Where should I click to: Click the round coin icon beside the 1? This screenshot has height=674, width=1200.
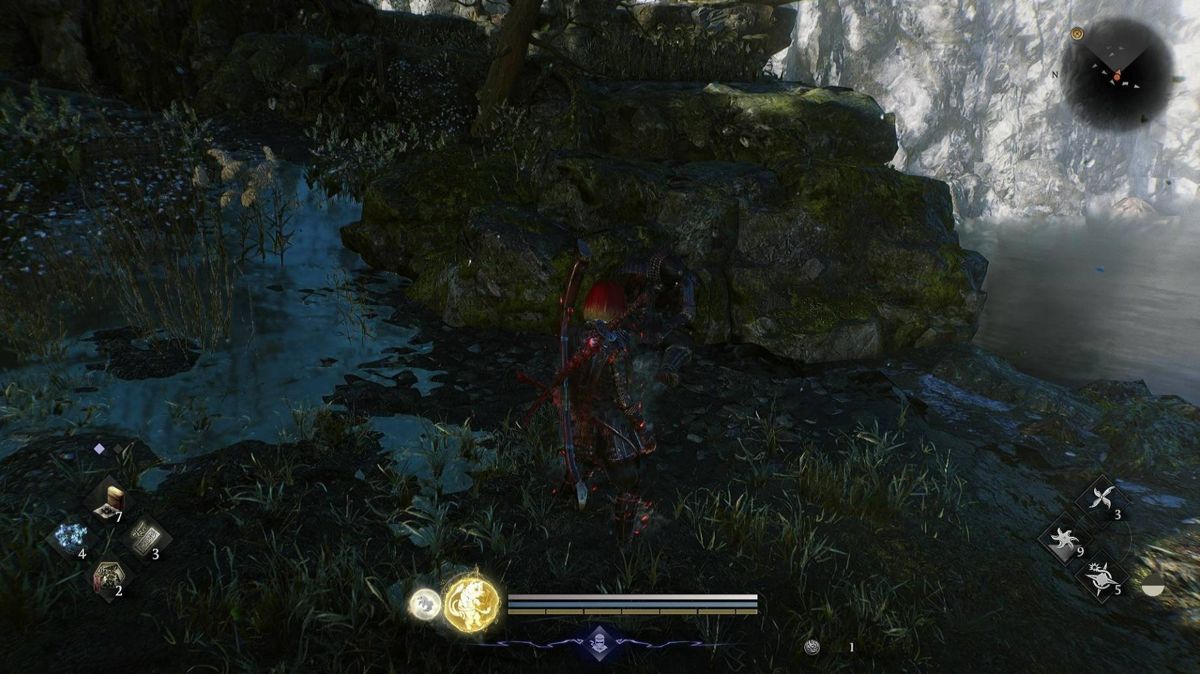(x=812, y=647)
